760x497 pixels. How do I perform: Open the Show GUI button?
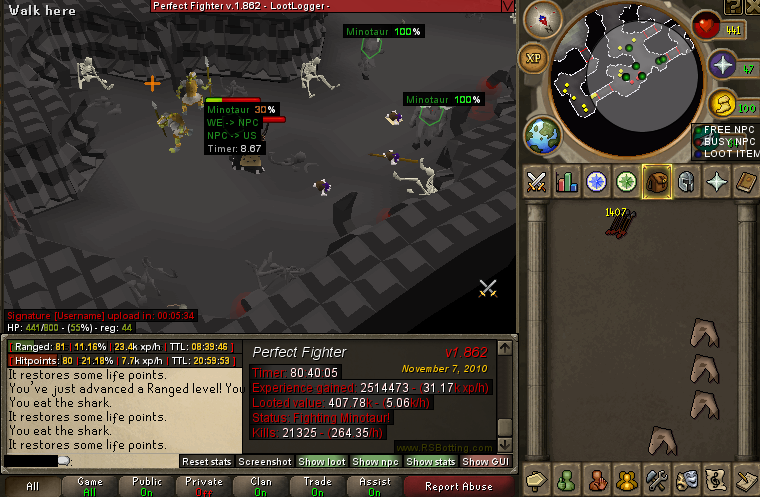tap(483, 462)
